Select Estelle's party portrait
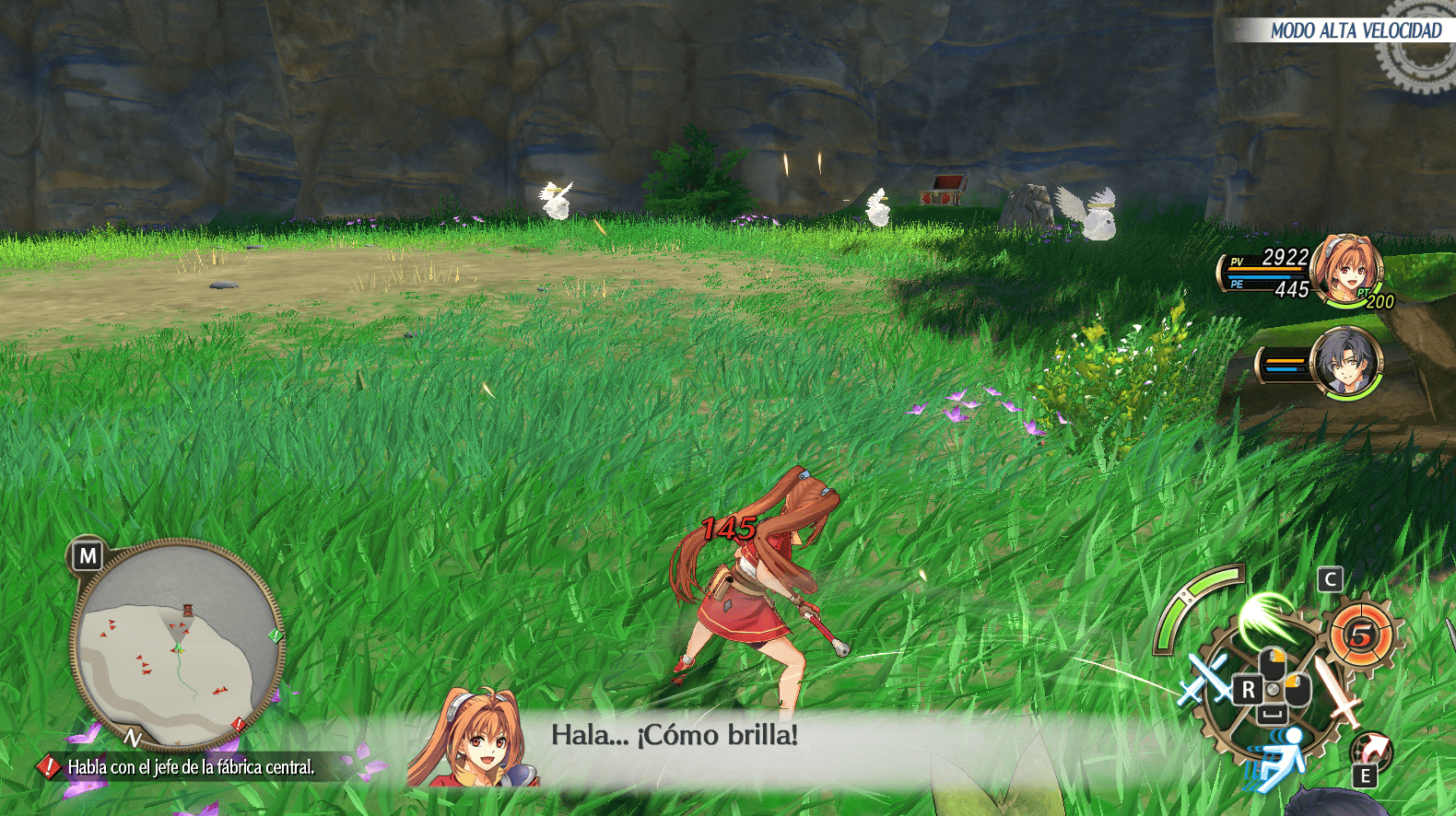1456x816 pixels. [1346, 269]
